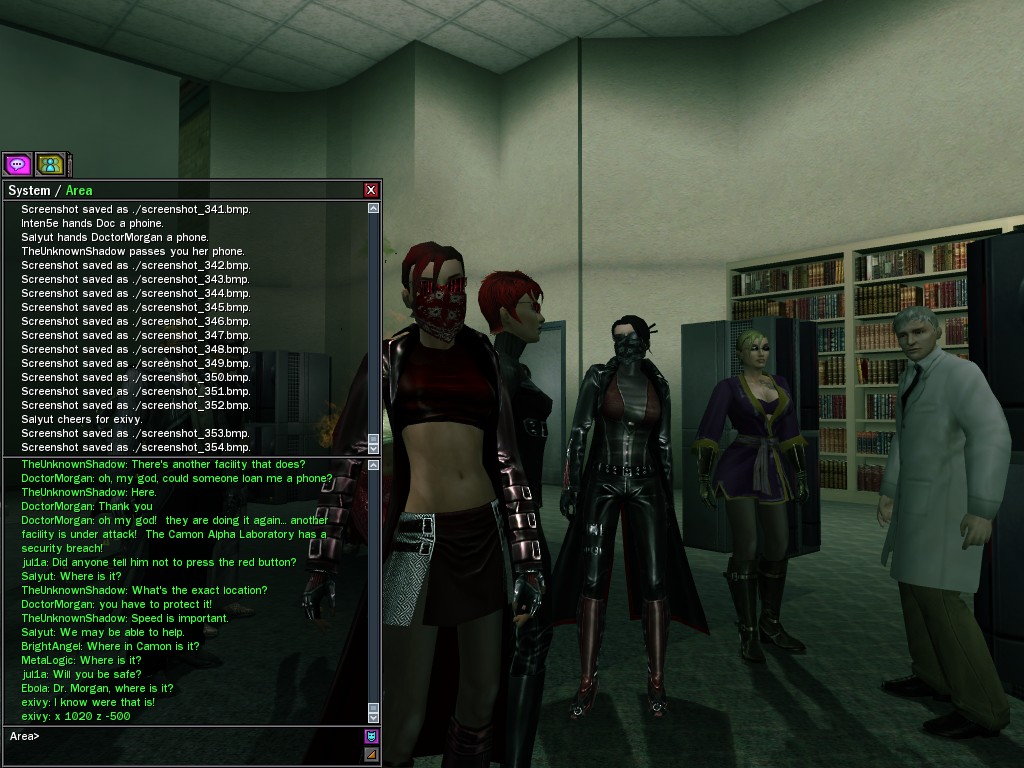The image size is (1024, 768).
Task: Click the Area chat's scroll-up arrow
Action: [x=374, y=465]
